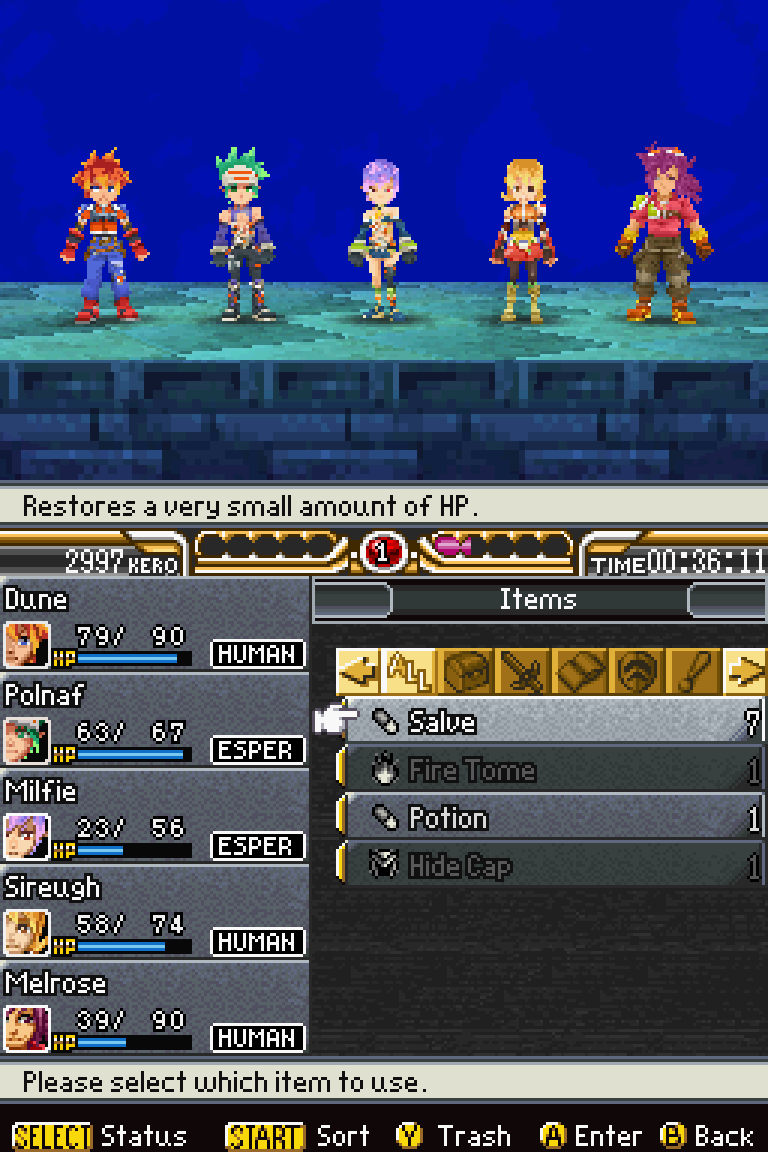Choose Polnaf in the party list

pos(154,722)
